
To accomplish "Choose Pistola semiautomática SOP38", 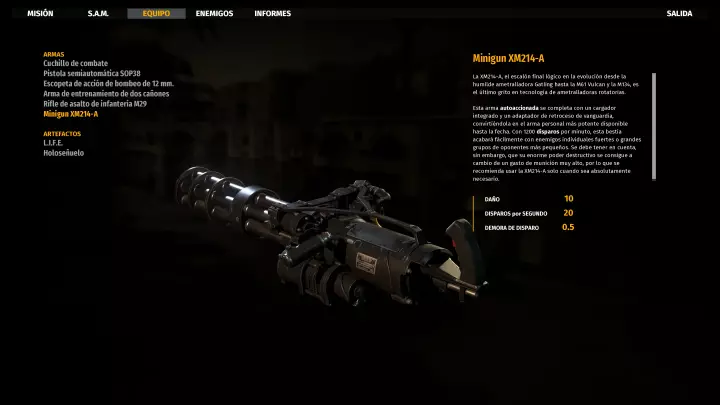I will (x=92, y=73).
